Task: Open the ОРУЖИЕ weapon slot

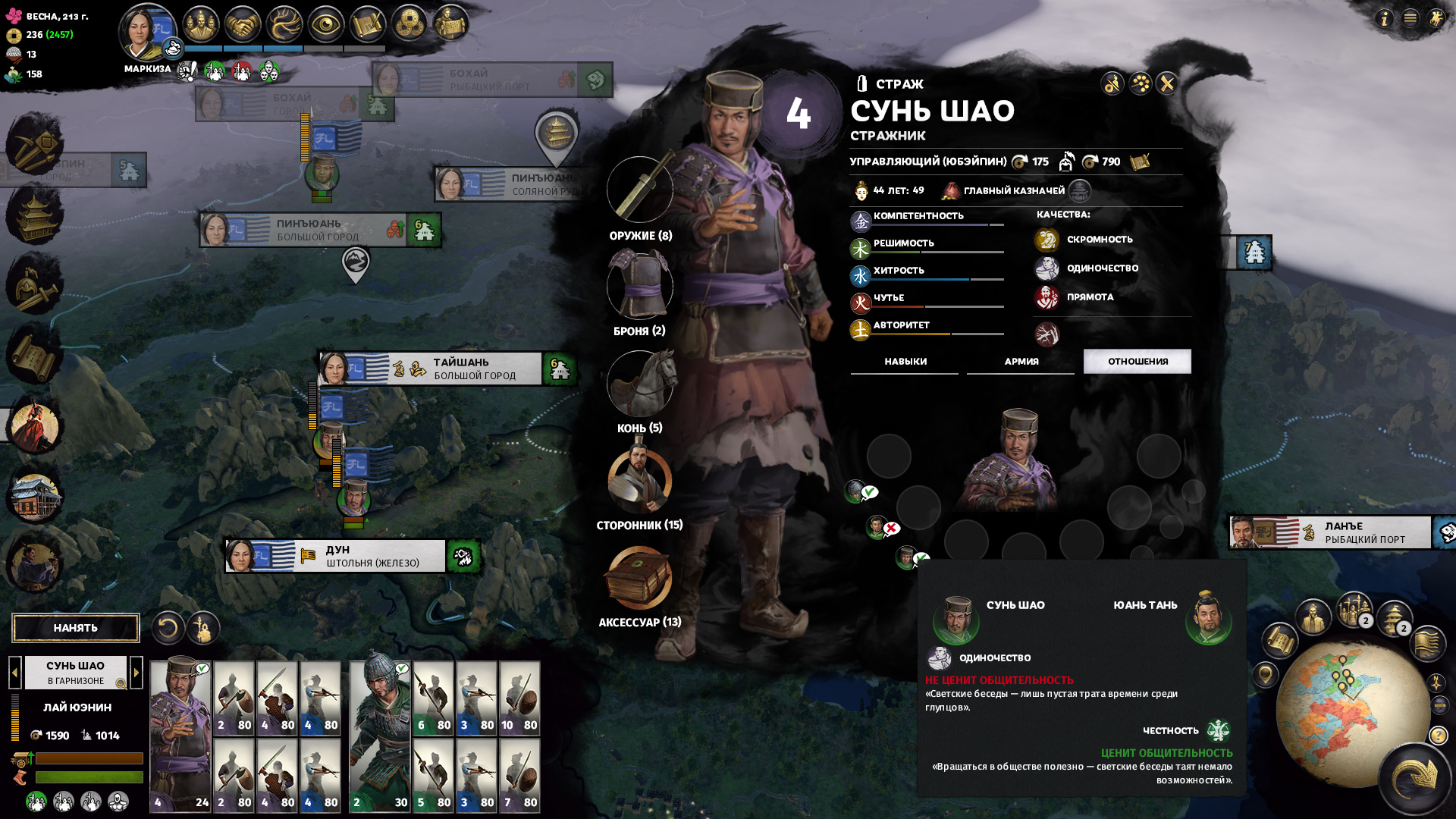Action: coord(640,190)
